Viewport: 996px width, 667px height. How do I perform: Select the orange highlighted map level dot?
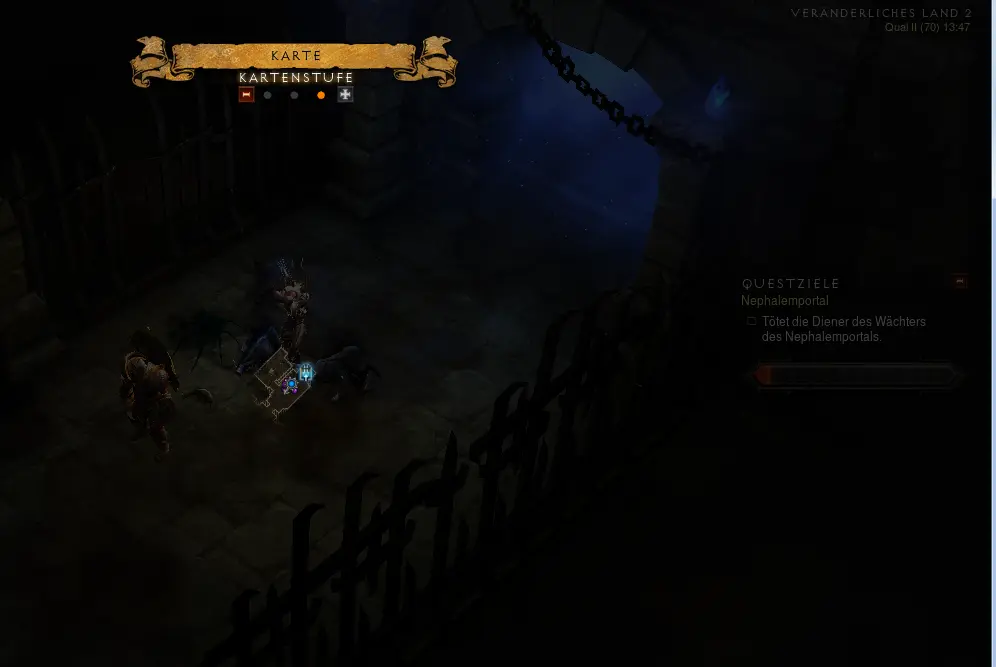[321, 95]
